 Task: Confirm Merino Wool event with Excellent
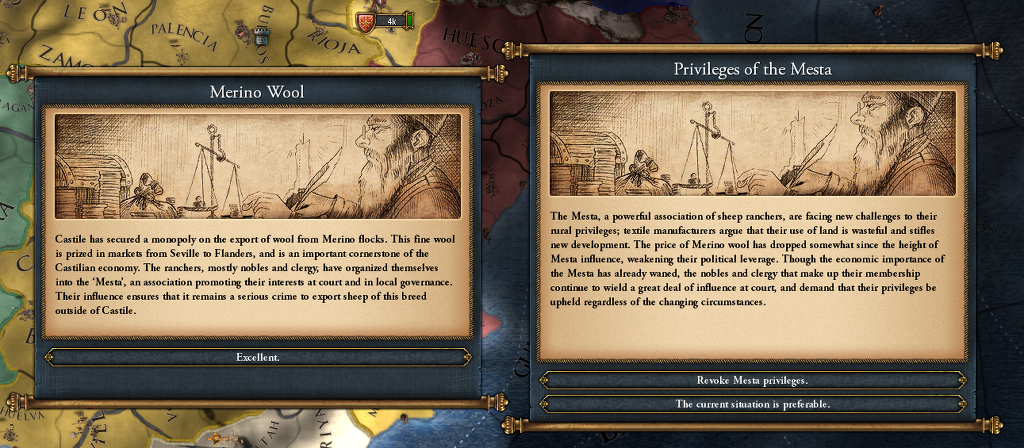pyautogui.click(x=257, y=357)
